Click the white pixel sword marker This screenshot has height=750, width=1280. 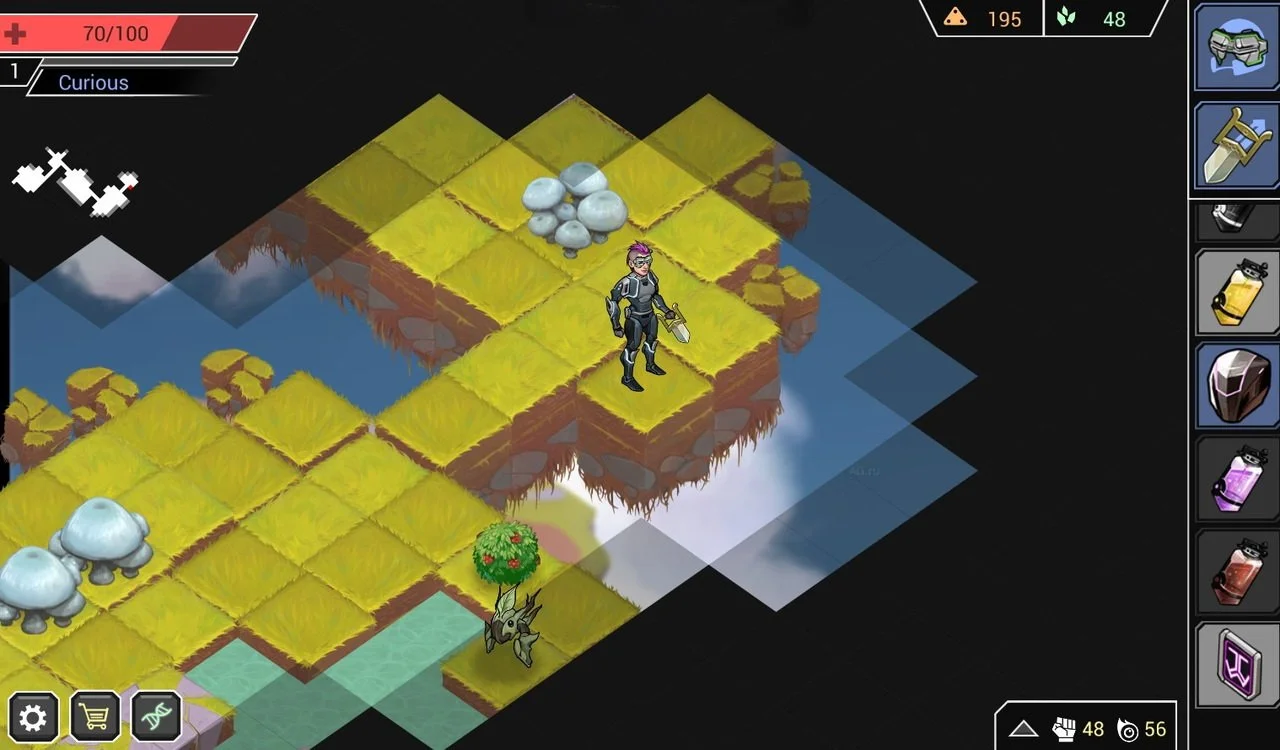(x=75, y=182)
